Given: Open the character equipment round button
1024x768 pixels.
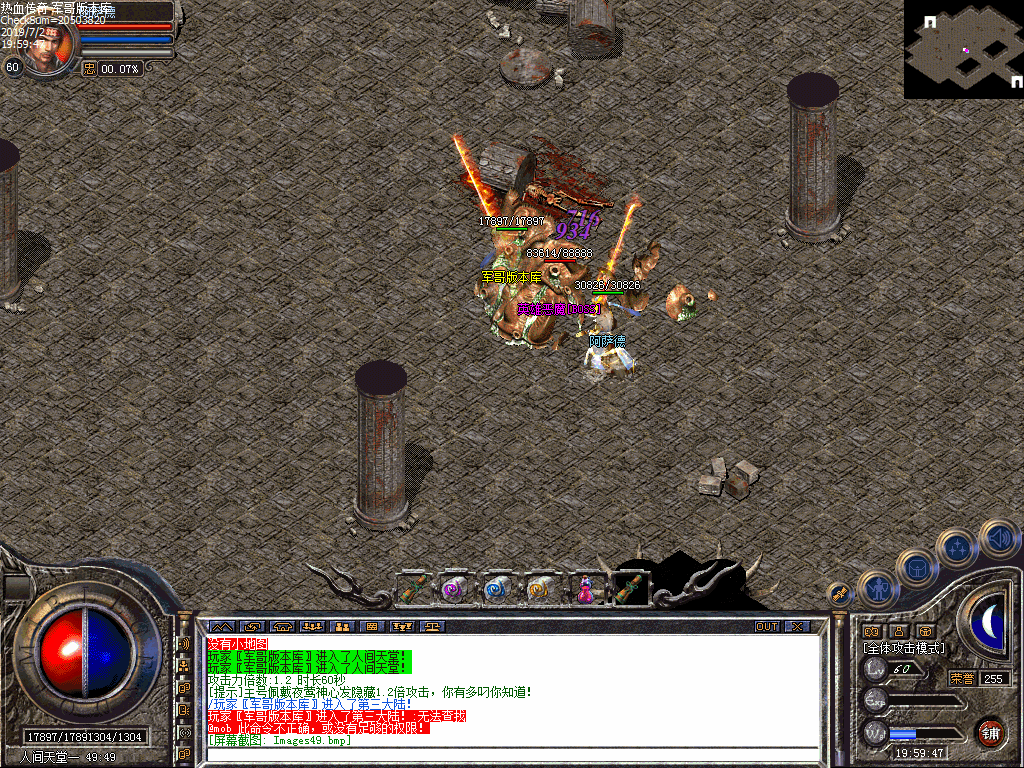Looking at the screenshot, I should (877, 590).
